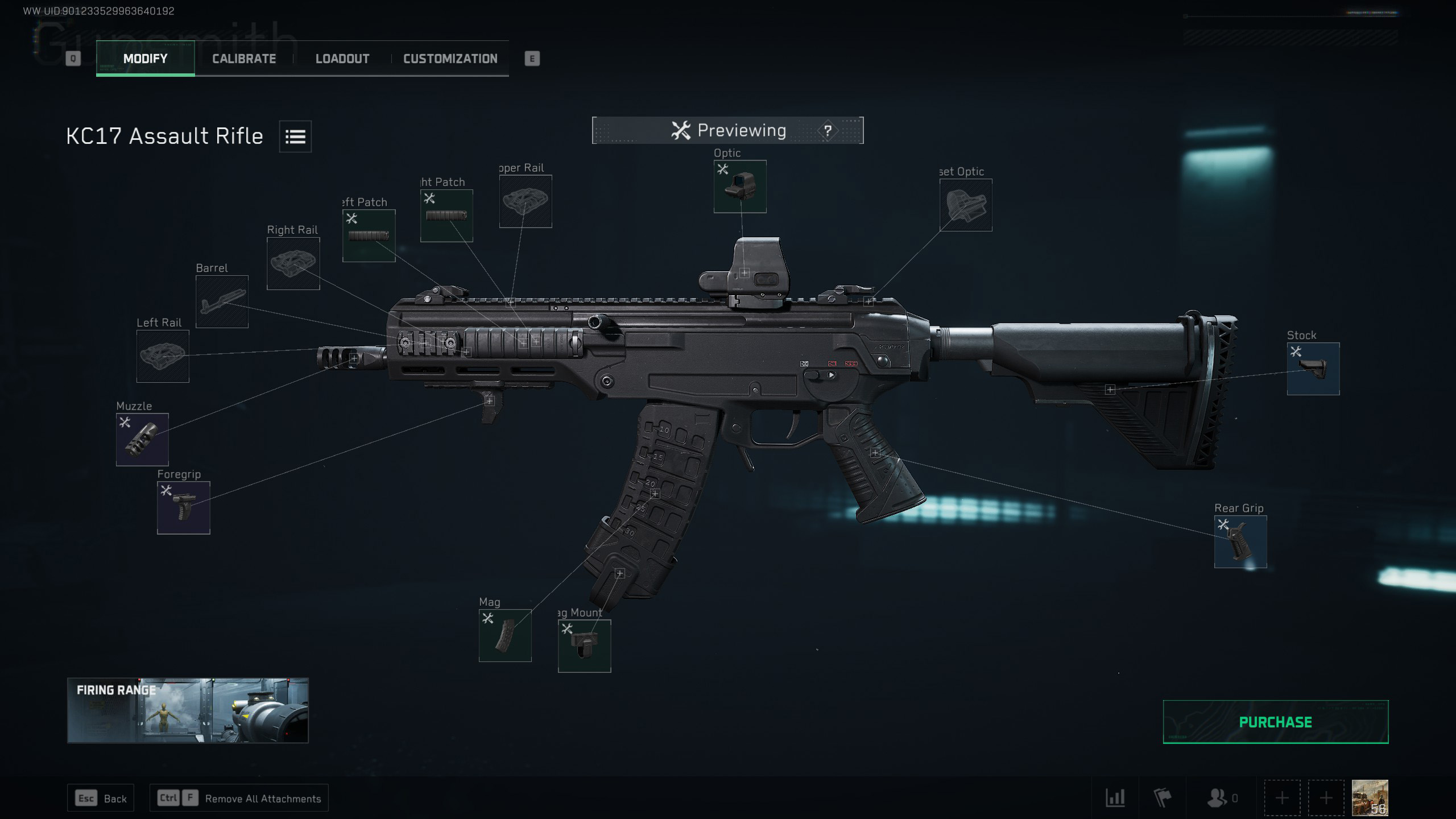Image resolution: width=1456 pixels, height=819 pixels.
Task: Switch to the Calibrate tab
Action: (x=244, y=59)
